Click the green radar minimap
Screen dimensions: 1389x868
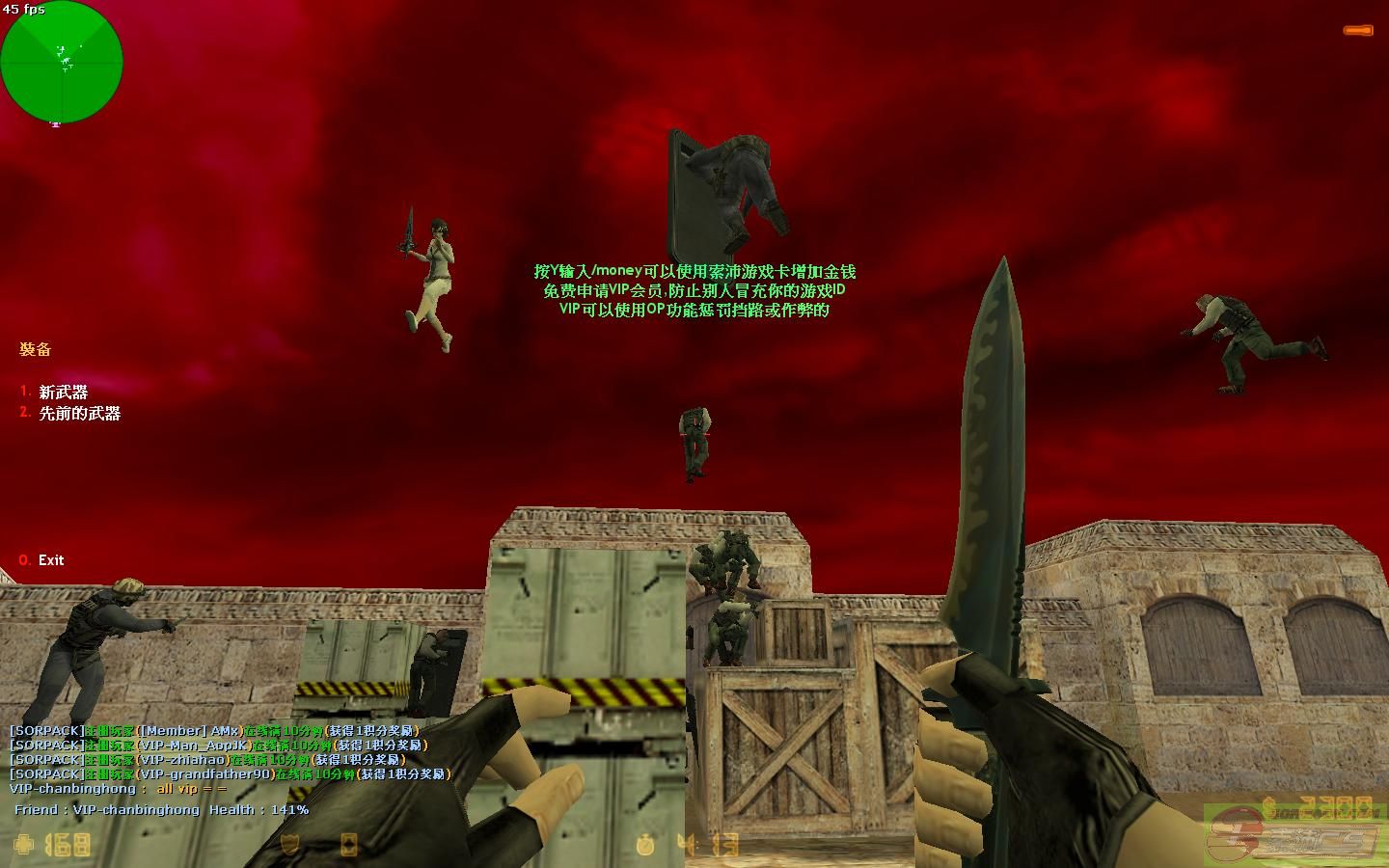[x=62, y=63]
